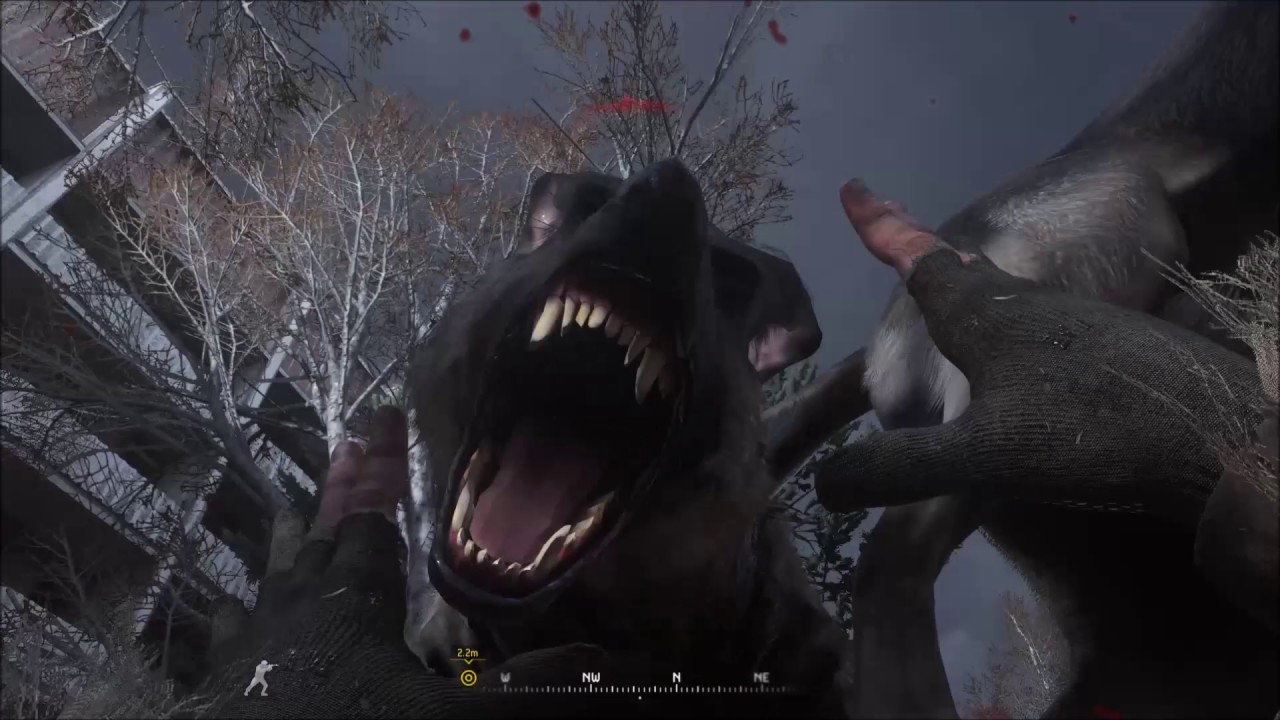Click the NE compass direction label
This screenshot has width=1280, height=720.
(x=761, y=677)
